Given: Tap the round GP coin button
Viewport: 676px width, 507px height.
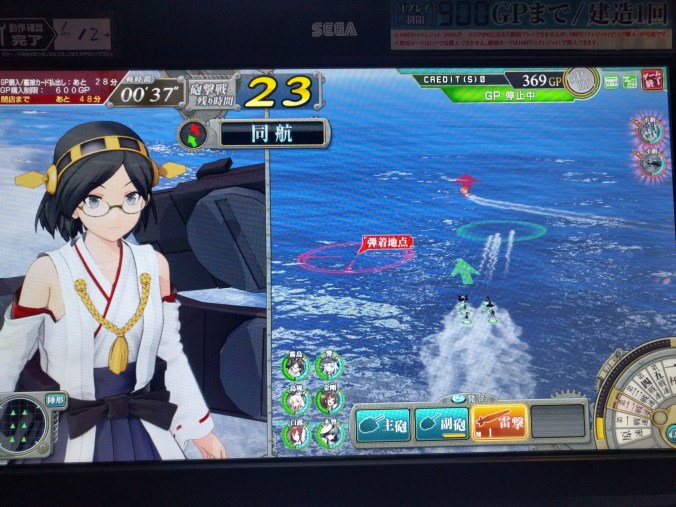Looking at the screenshot, I should [x=582, y=80].
